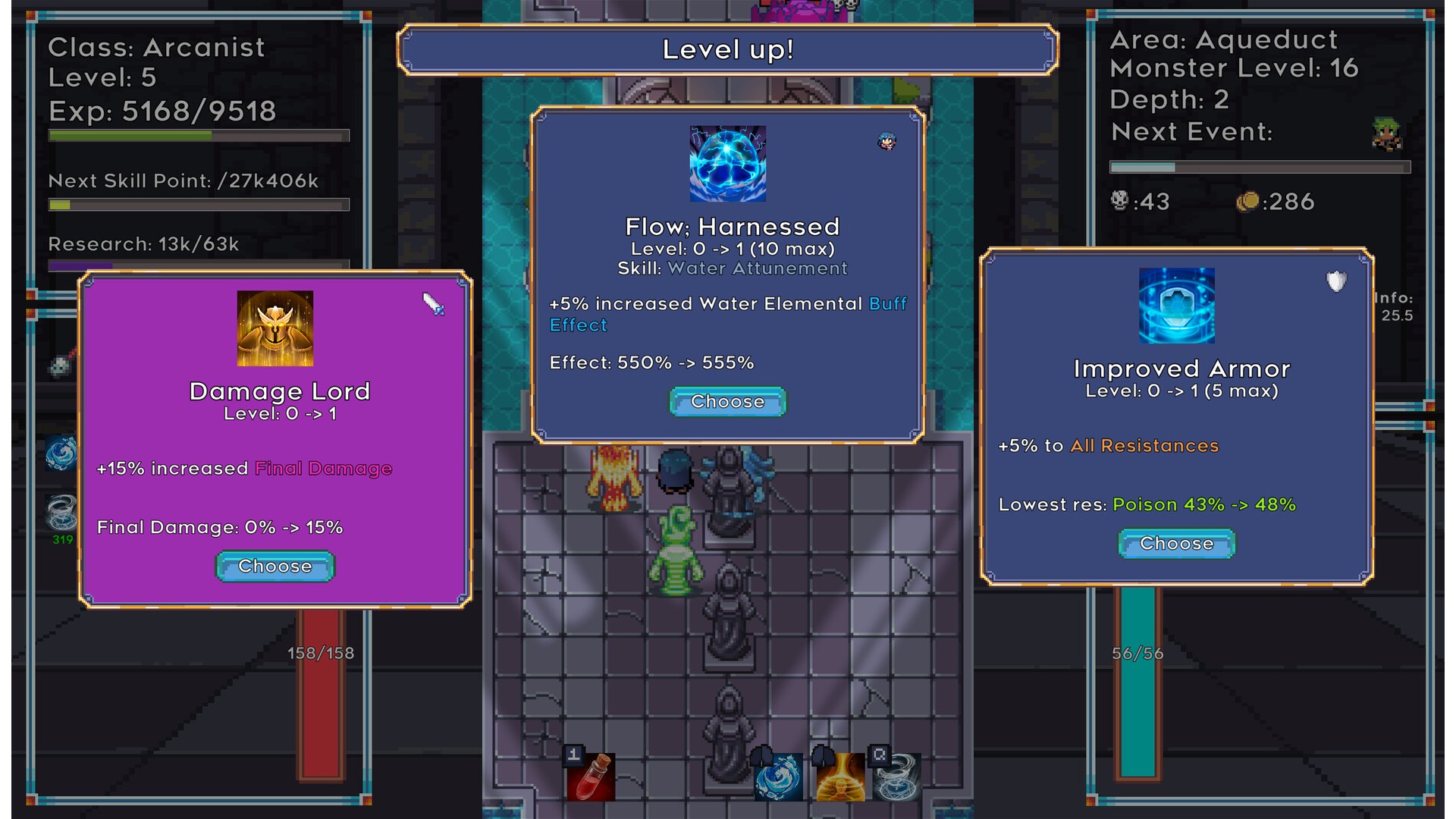Choose the Improved Armor upgrade
1456x819 pixels.
click(x=1176, y=544)
